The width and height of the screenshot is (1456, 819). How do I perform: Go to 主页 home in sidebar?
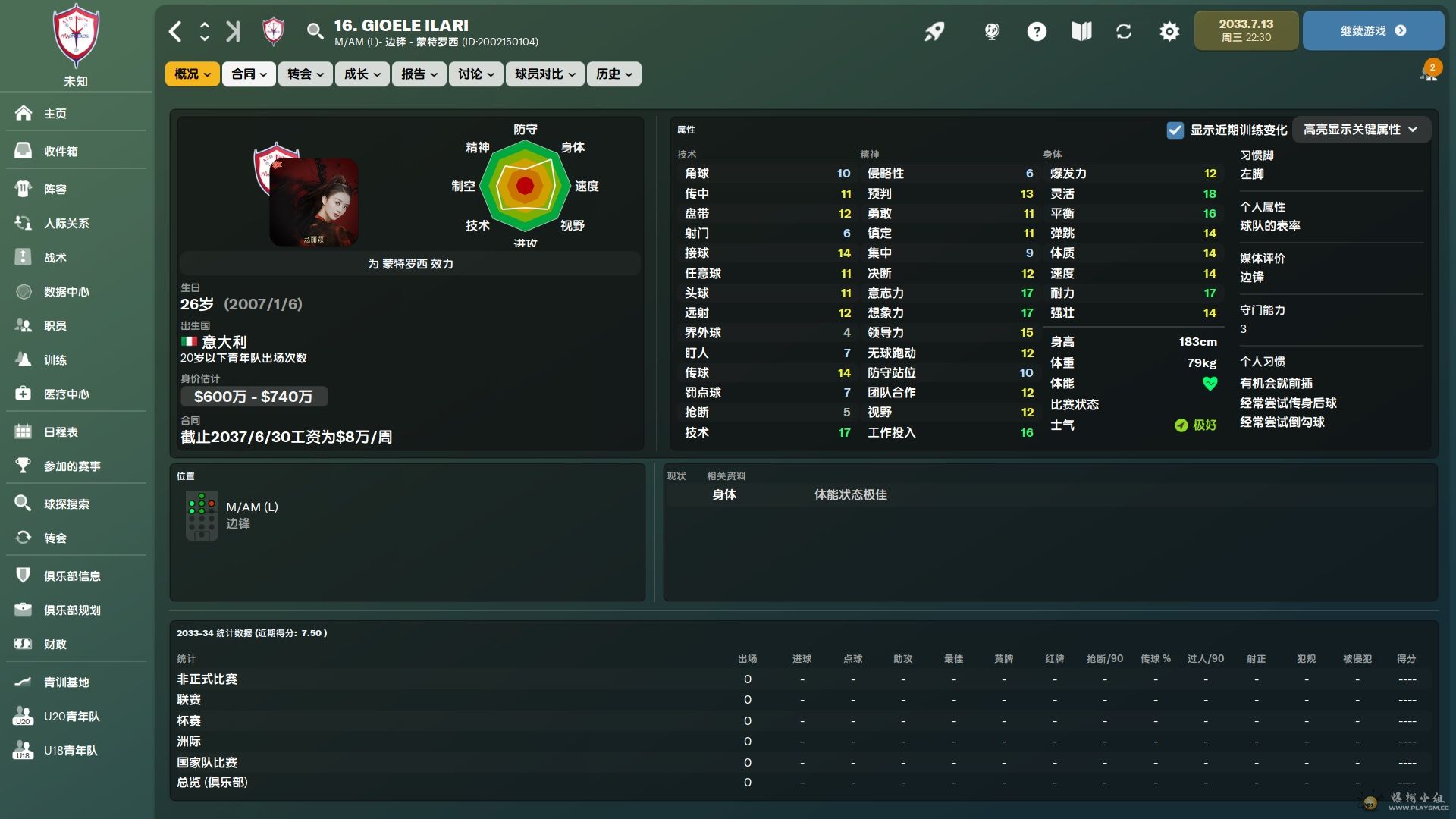pos(55,114)
